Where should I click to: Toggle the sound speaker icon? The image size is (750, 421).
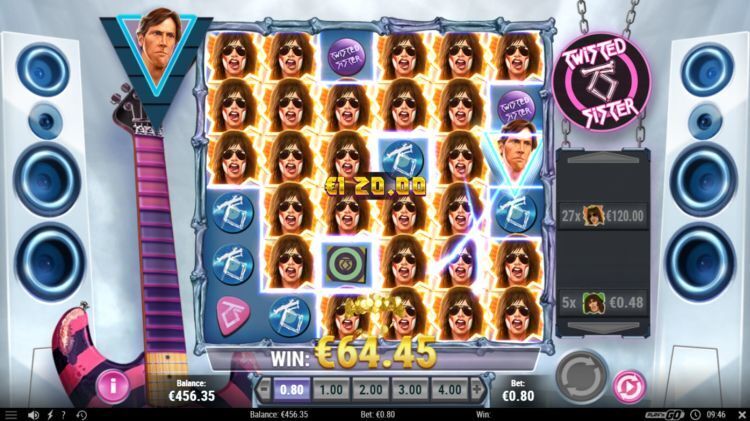point(32,414)
